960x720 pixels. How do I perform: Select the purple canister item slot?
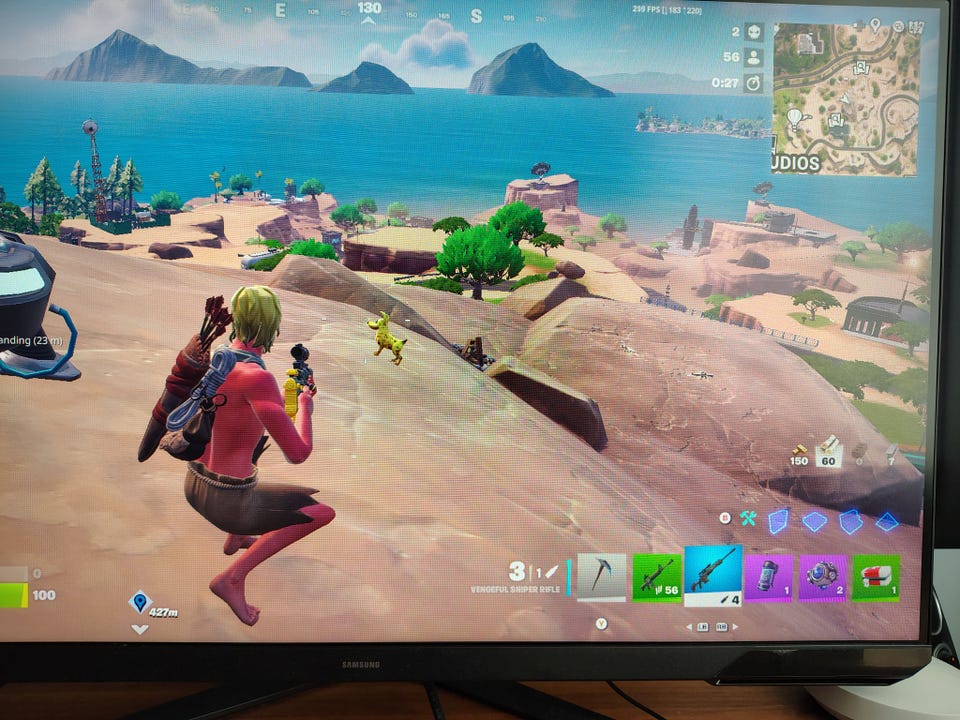(768, 578)
